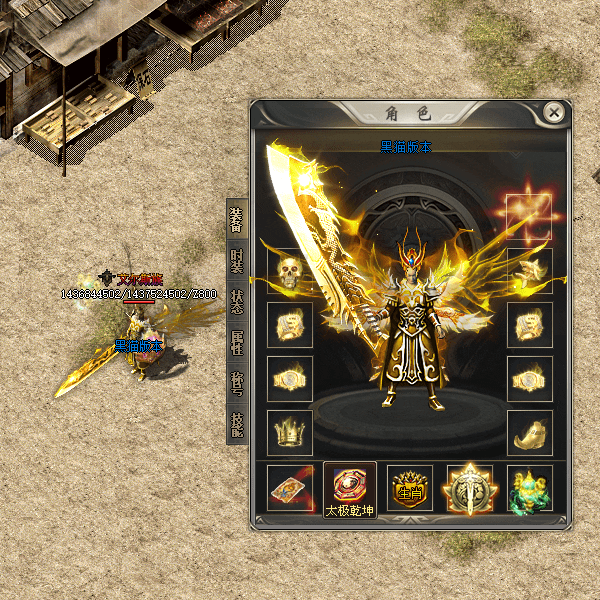This screenshot has height=600, width=600.
Task: Show the 状态 status tab
Action: (237, 302)
